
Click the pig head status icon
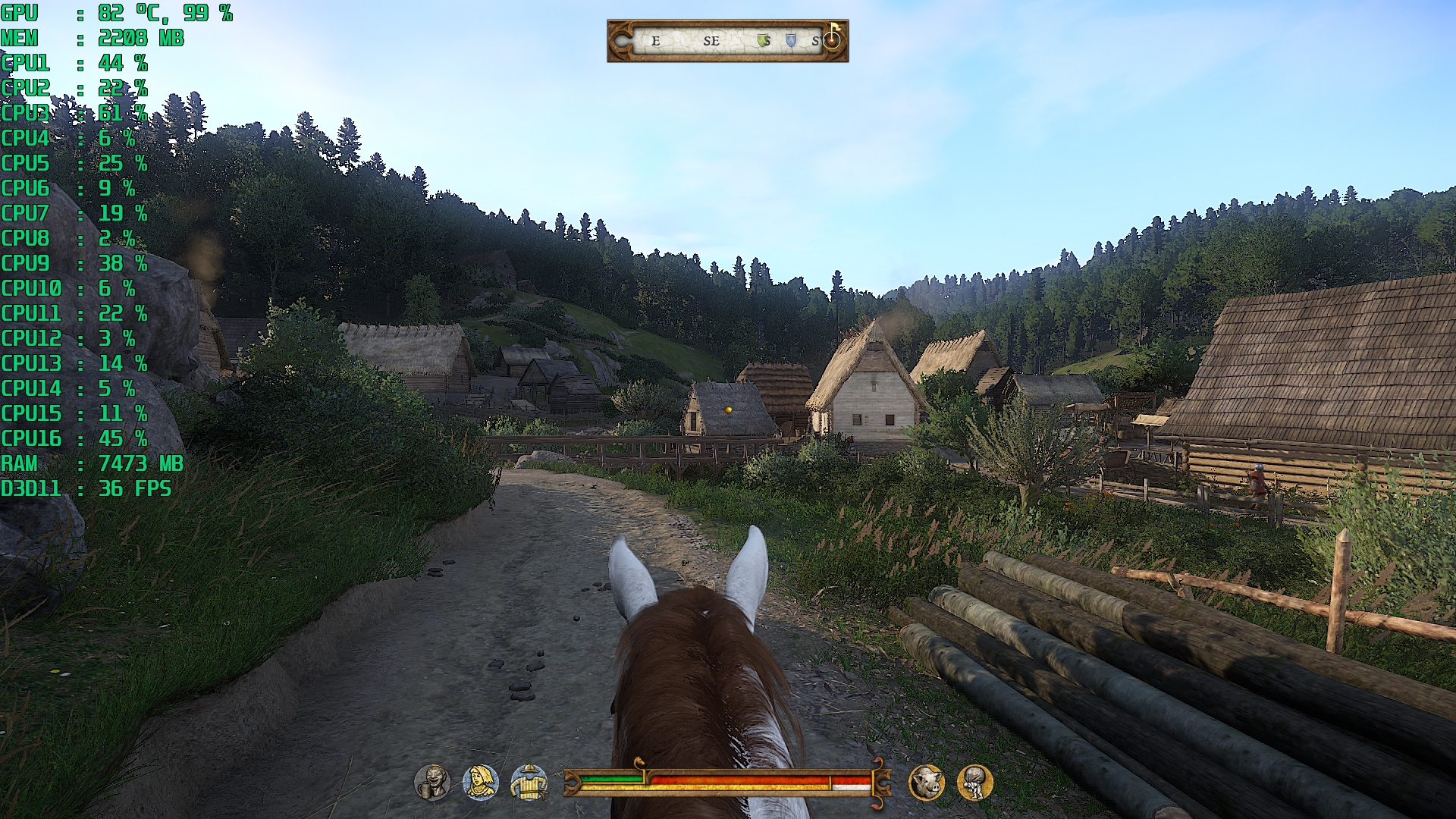[x=927, y=782]
